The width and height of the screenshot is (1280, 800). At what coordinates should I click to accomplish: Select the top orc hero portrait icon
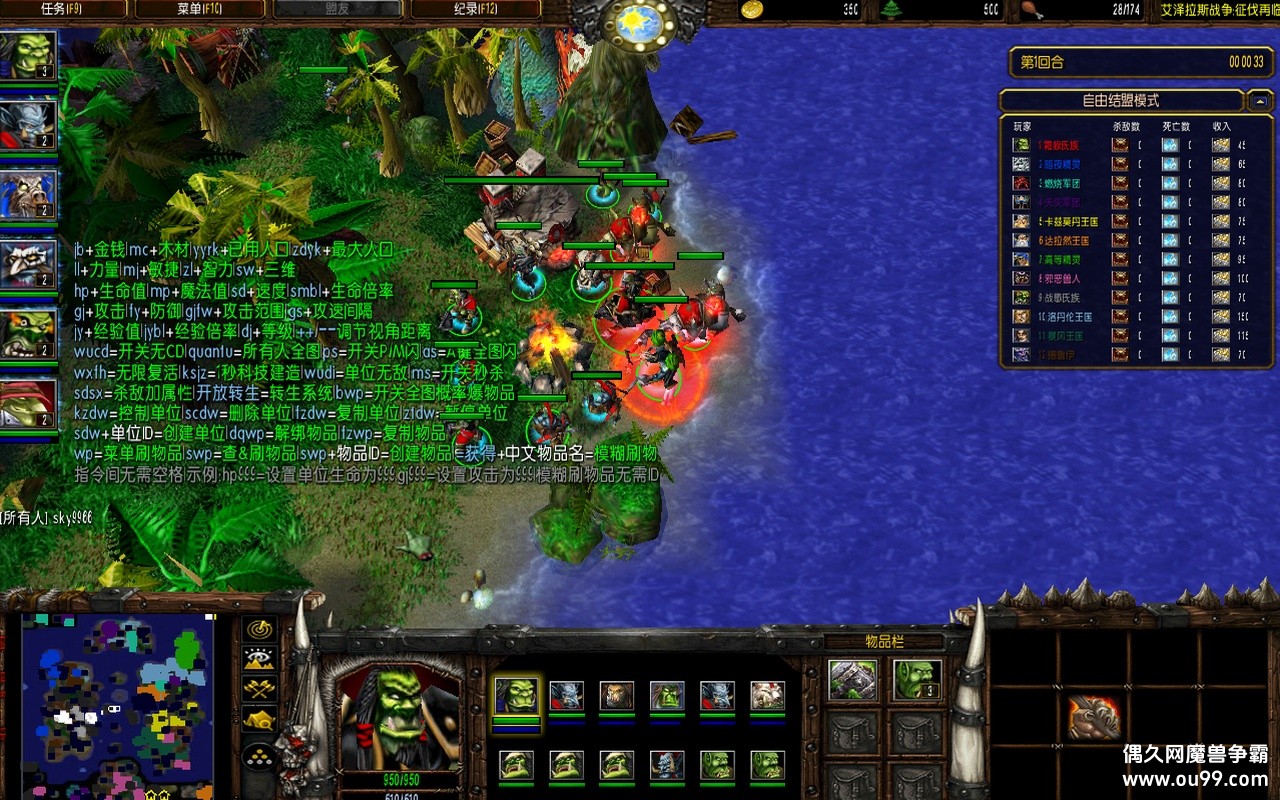click(29, 55)
